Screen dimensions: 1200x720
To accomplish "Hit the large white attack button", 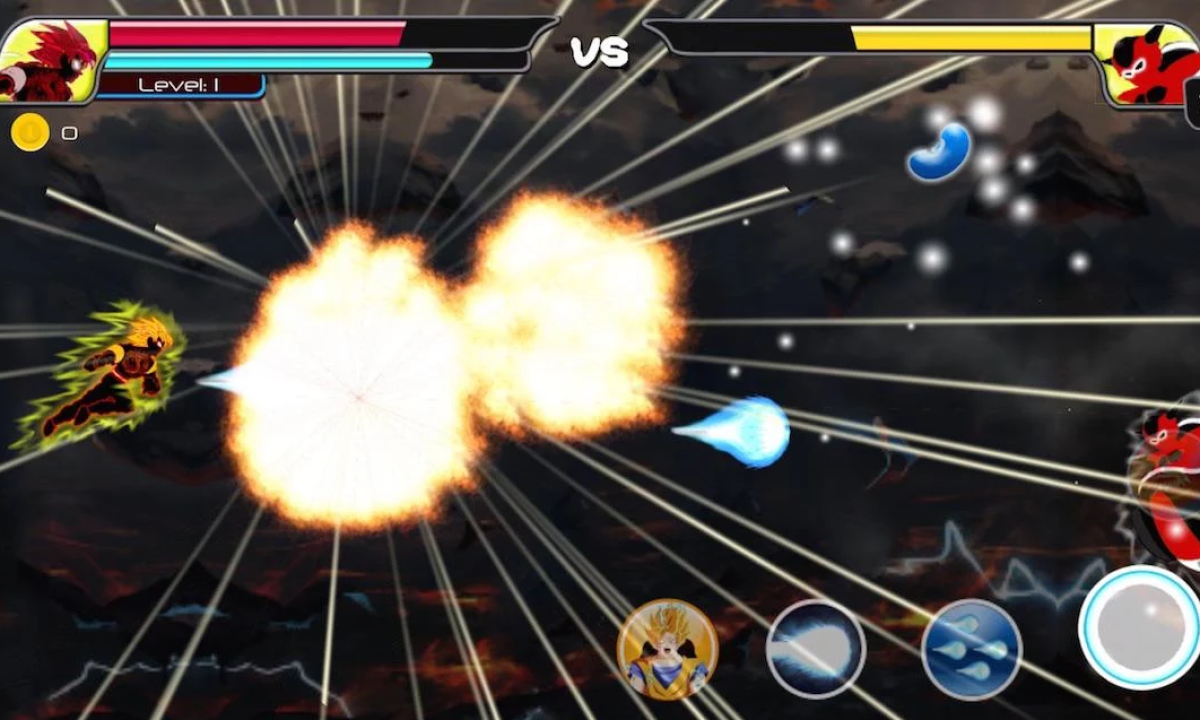I will (1140, 627).
